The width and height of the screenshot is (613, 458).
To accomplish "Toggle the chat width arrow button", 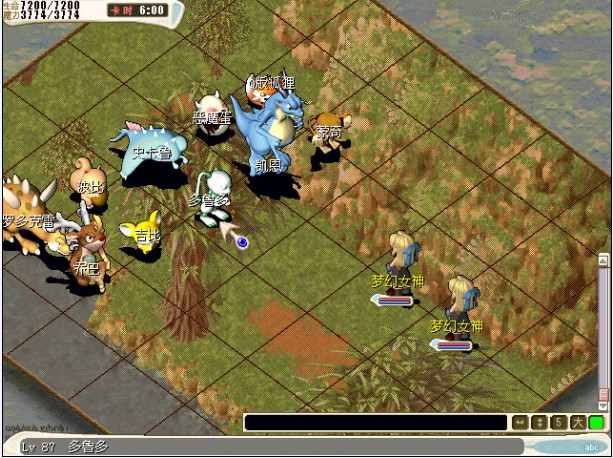I will point(520,423).
